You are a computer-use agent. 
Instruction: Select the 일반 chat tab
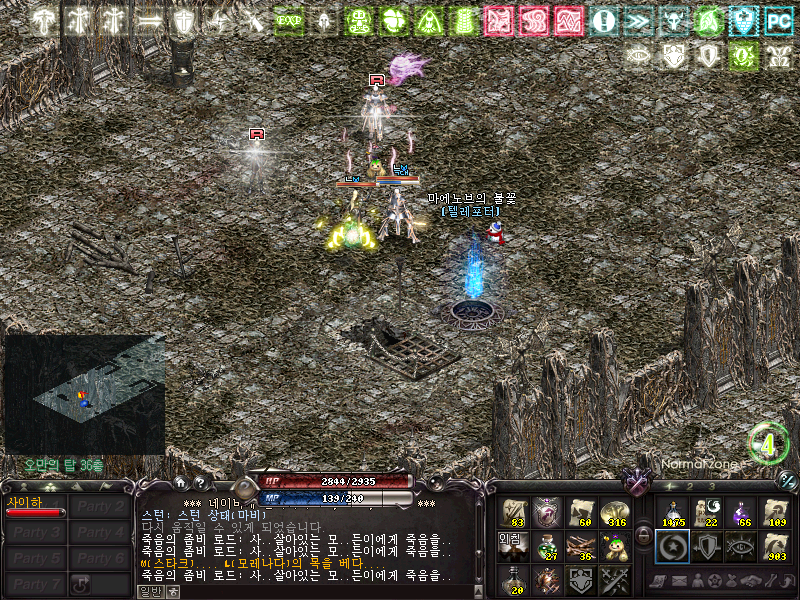tap(149, 591)
